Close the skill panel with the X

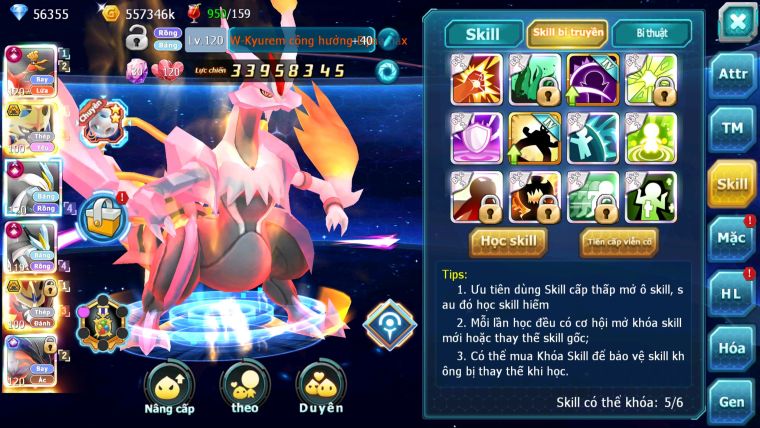coord(736,21)
